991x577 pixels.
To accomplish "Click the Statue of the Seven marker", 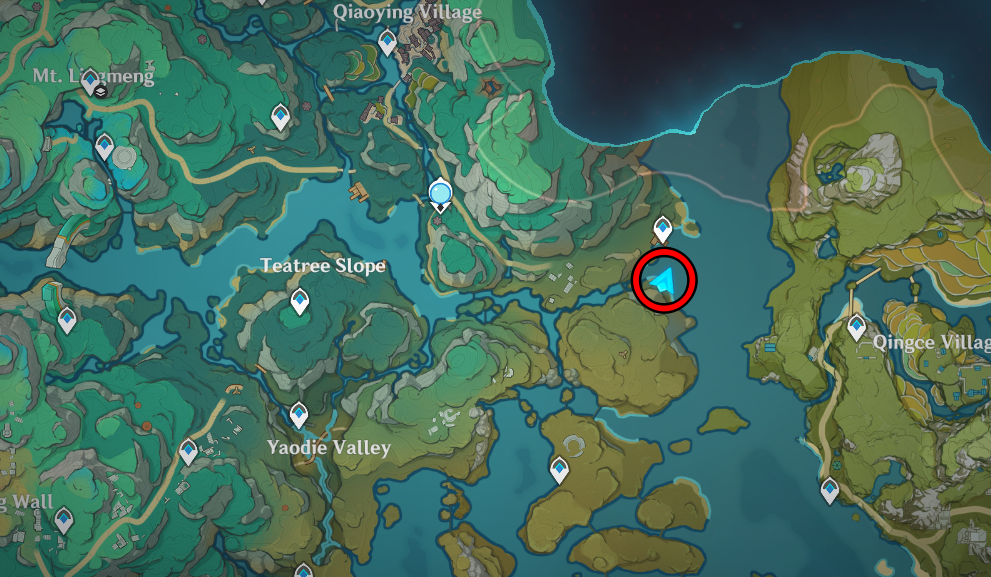I will pos(440,193).
